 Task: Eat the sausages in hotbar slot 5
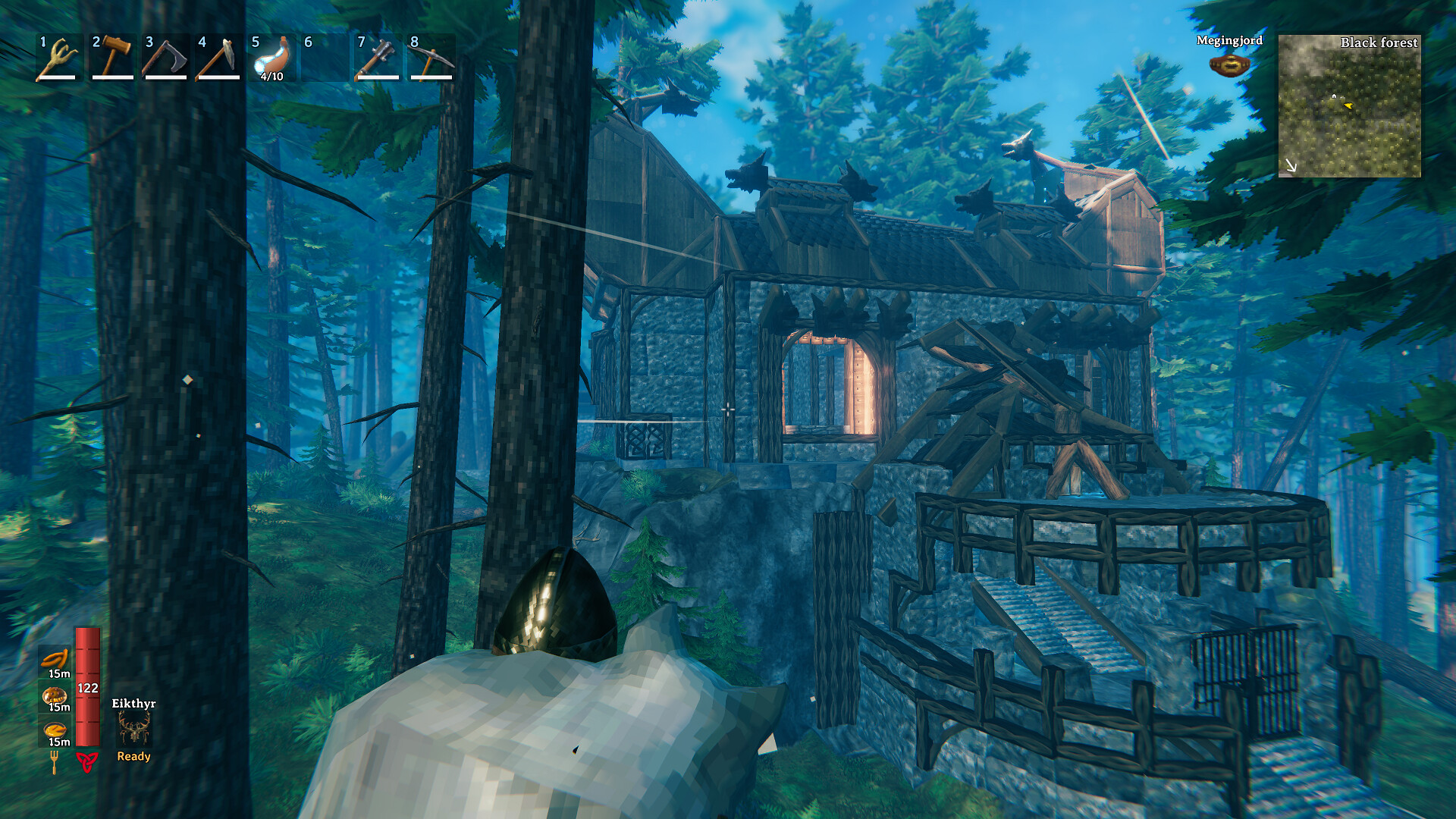270,57
